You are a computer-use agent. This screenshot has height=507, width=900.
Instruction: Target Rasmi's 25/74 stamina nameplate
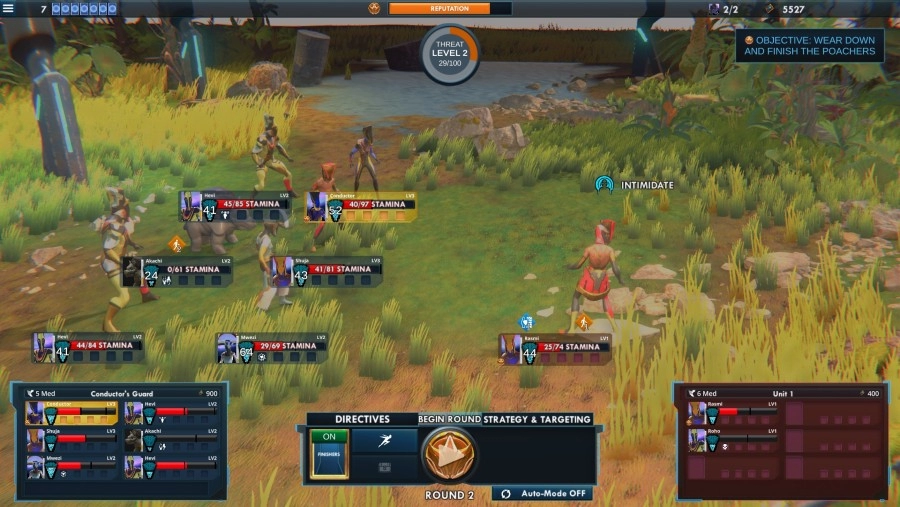coord(554,348)
